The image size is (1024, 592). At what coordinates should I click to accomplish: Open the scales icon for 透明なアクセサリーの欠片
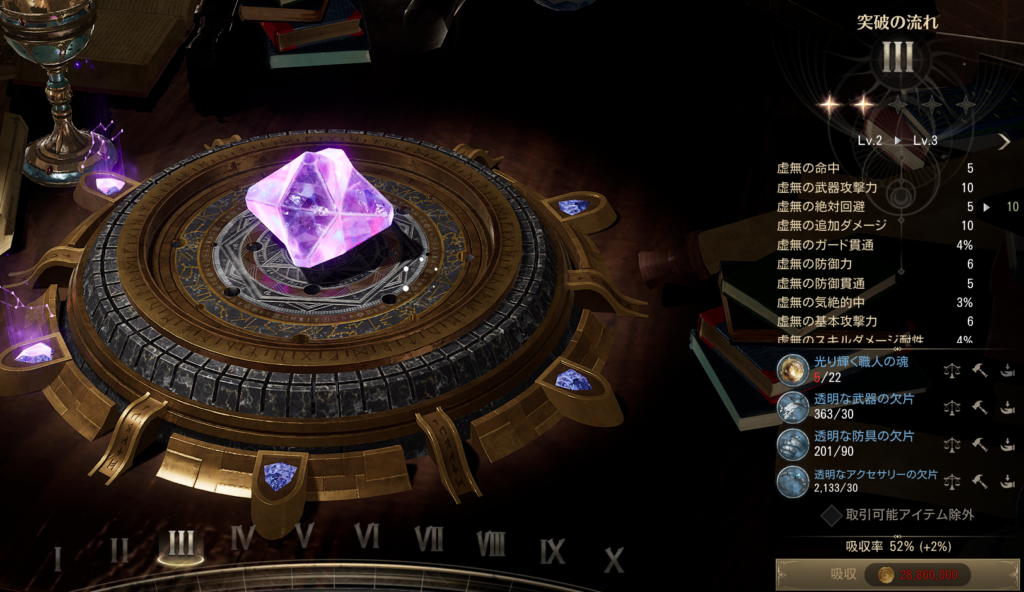pyautogui.click(x=952, y=482)
